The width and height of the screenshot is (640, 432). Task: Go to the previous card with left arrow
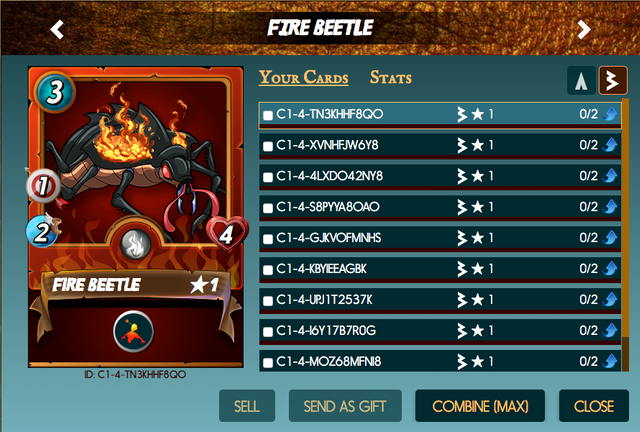coord(57,29)
